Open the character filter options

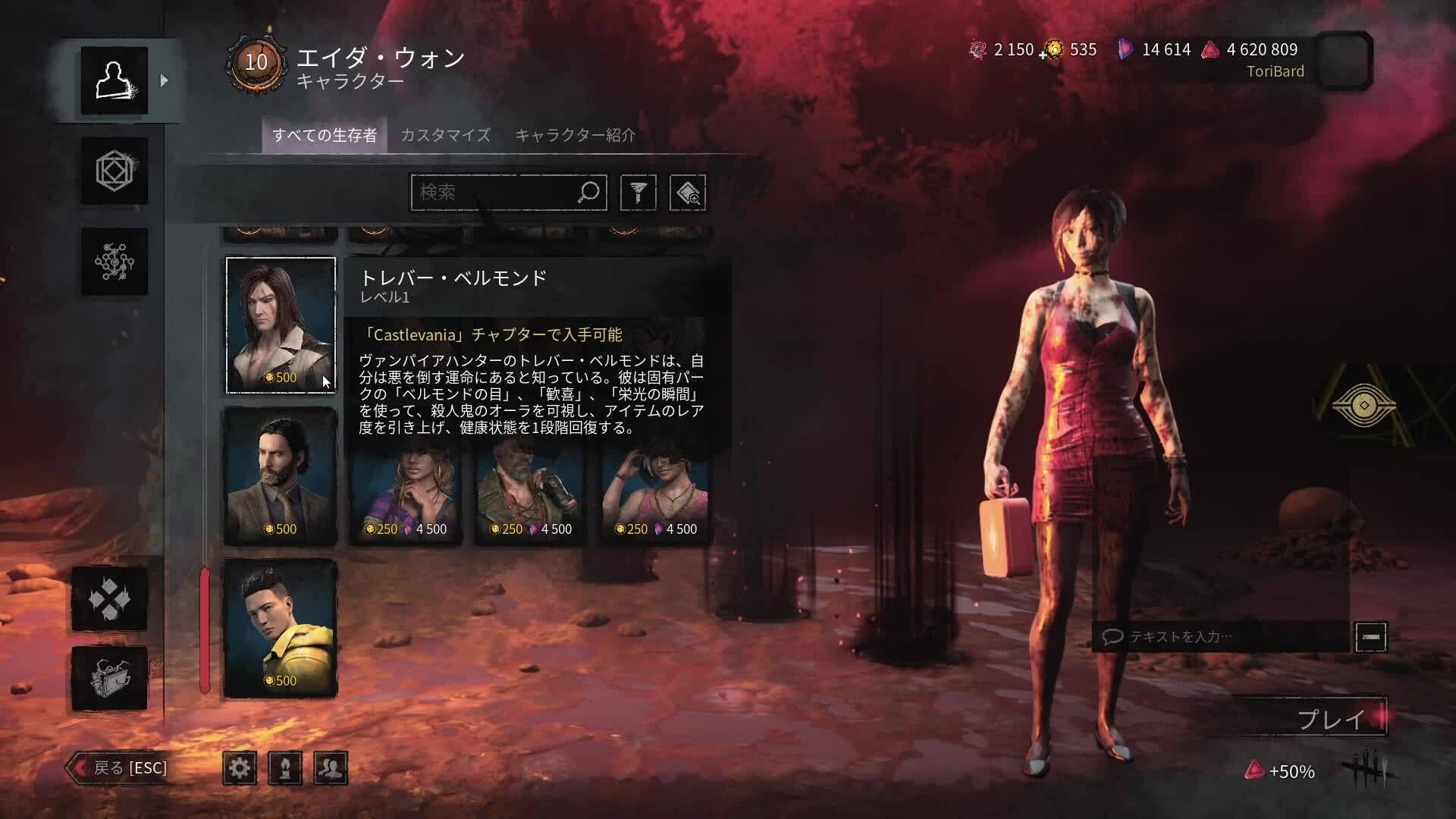638,193
